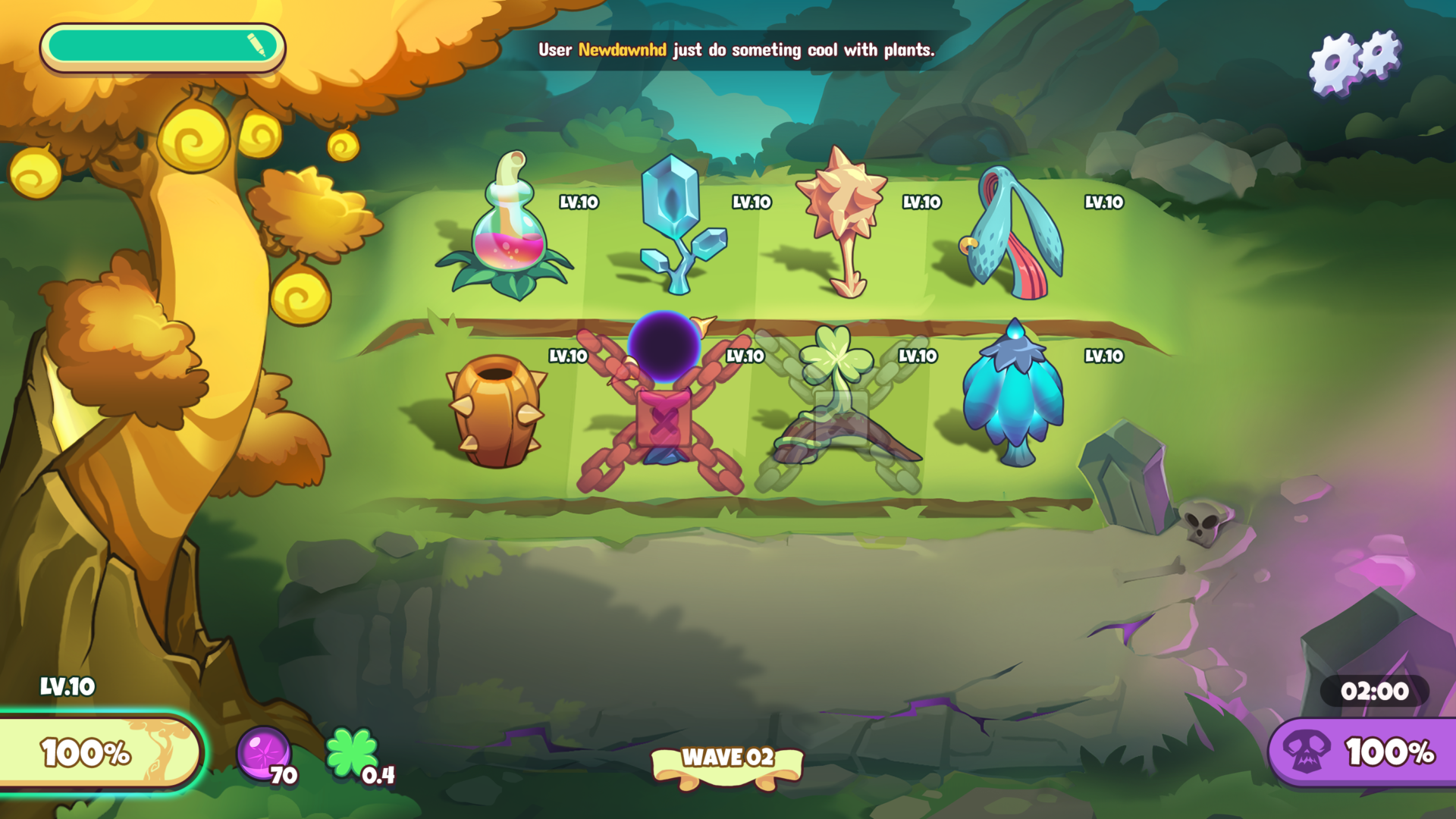The width and height of the screenshot is (1456, 819).
Task: Click the Newdawnhd announcement banner
Action: click(x=736, y=52)
